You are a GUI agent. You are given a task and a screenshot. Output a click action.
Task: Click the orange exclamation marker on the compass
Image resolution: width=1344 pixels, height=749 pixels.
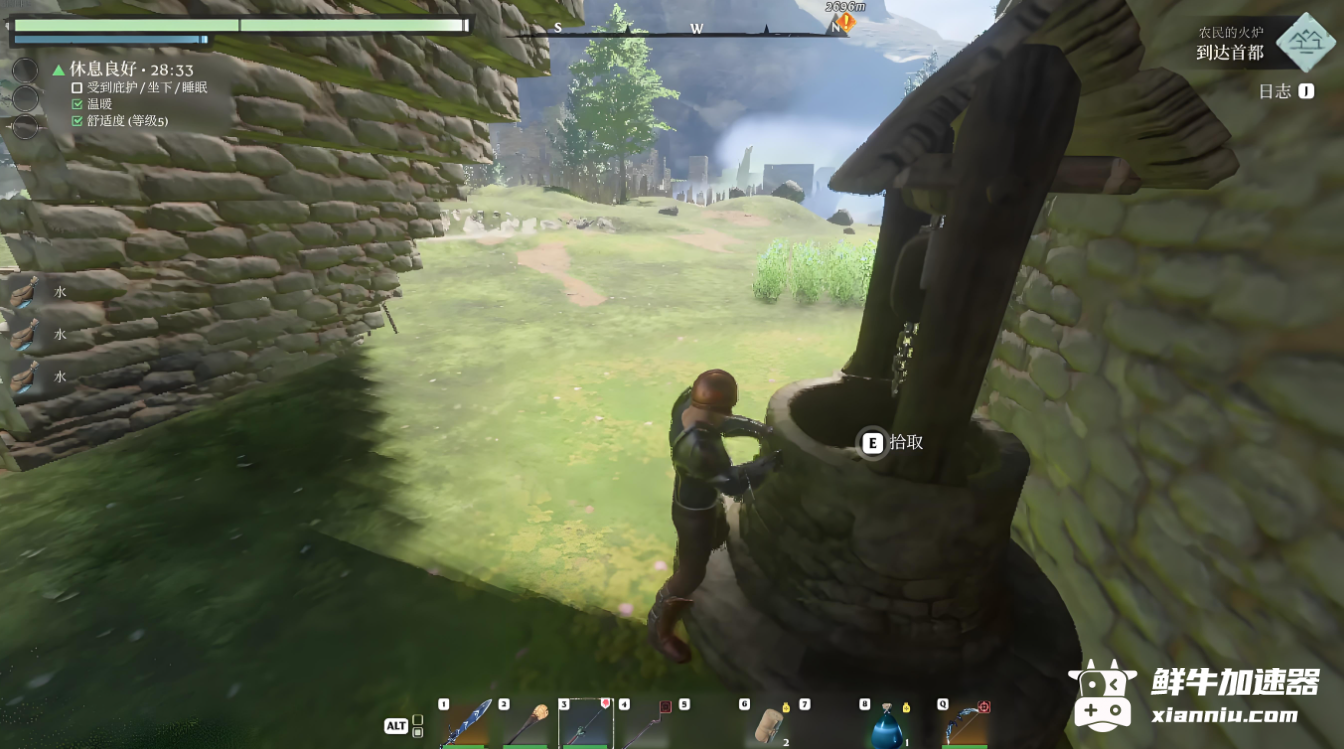(847, 22)
